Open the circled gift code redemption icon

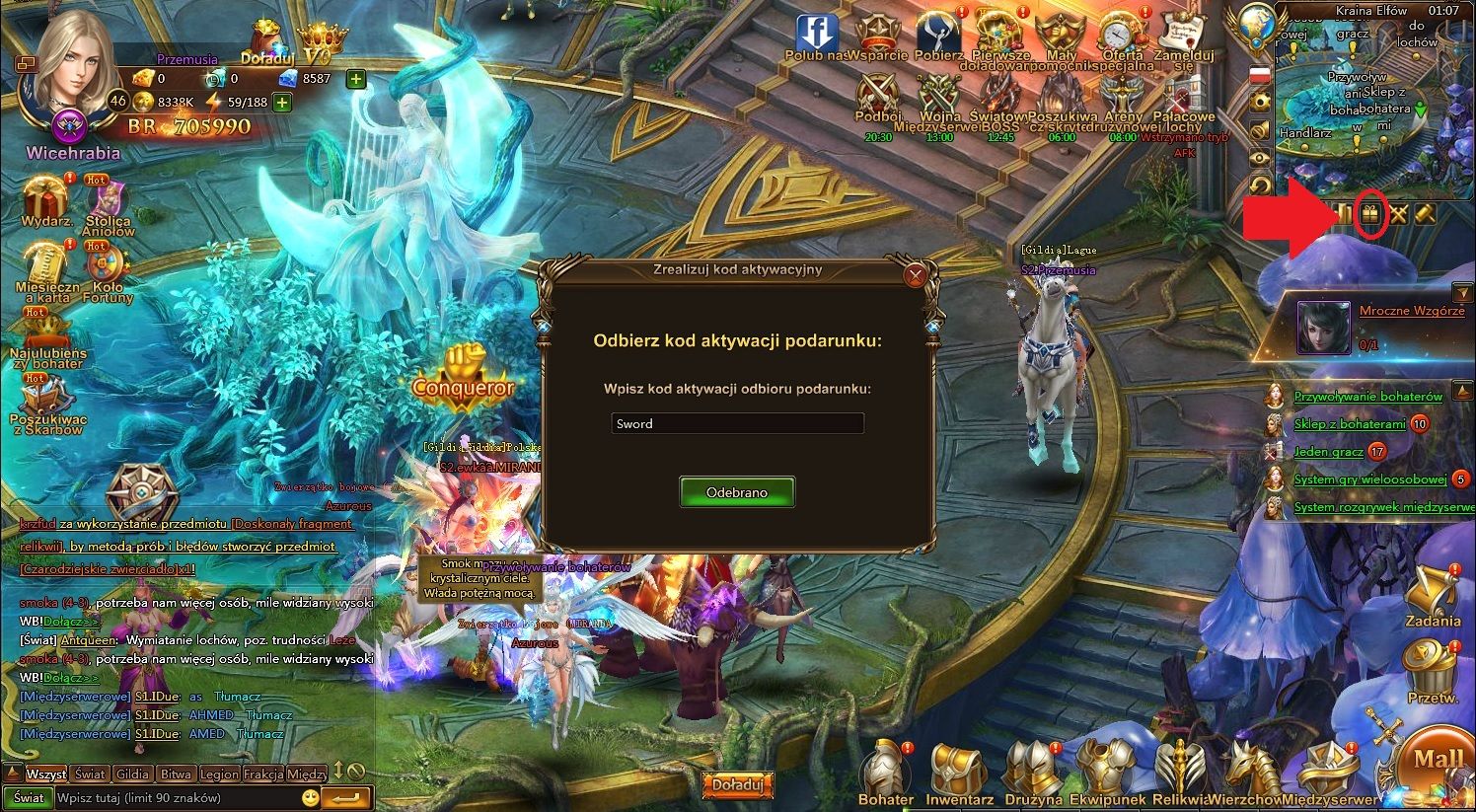(x=1370, y=214)
